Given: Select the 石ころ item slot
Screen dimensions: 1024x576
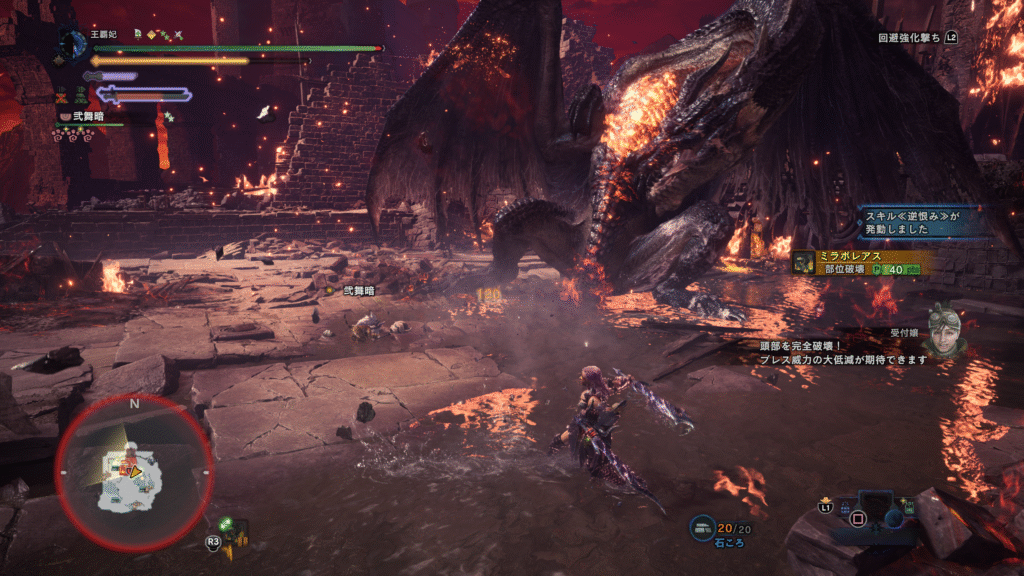Looking at the screenshot, I should tap(719, 534).
